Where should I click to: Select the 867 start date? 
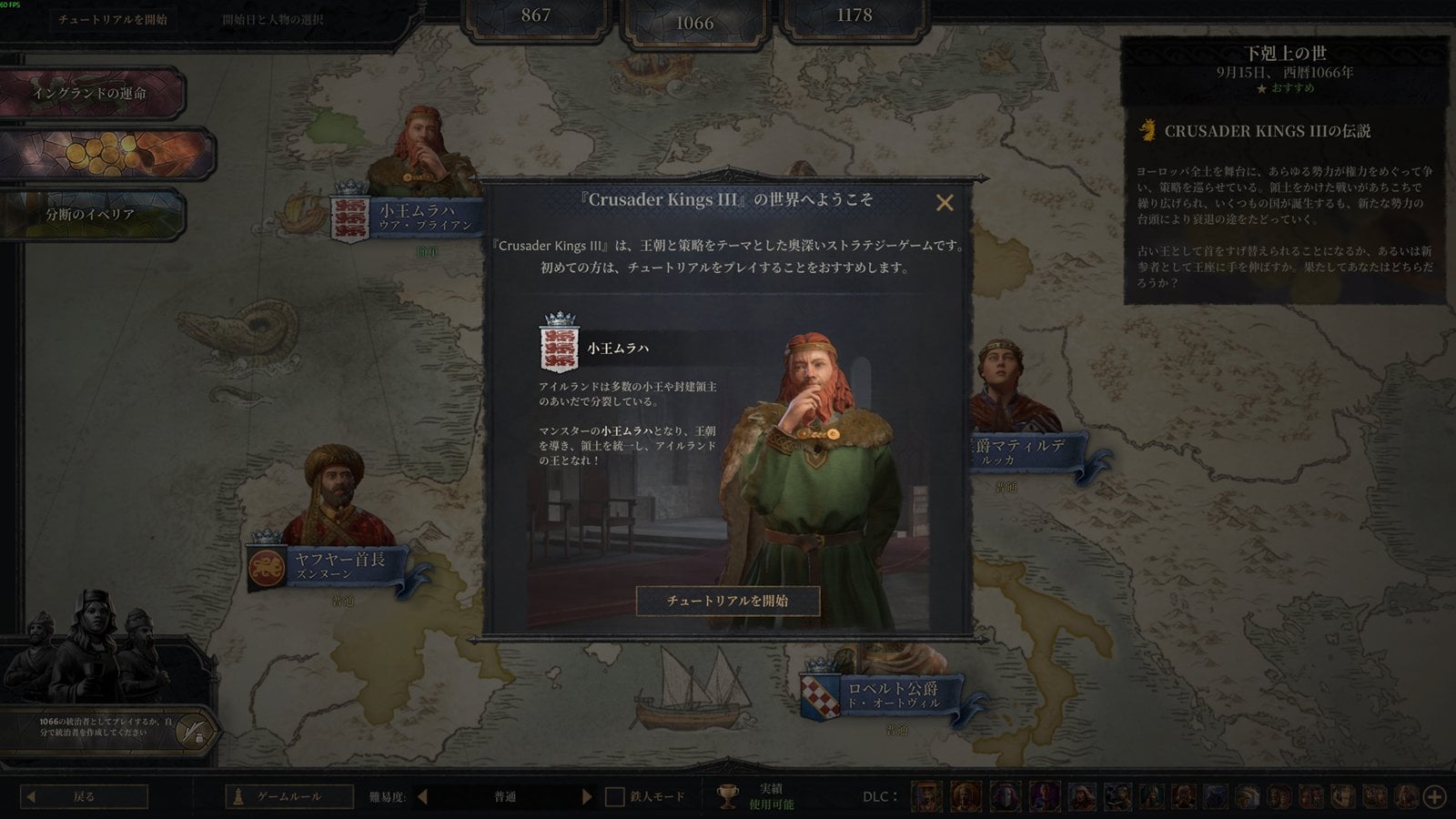(x=535, y=16)
